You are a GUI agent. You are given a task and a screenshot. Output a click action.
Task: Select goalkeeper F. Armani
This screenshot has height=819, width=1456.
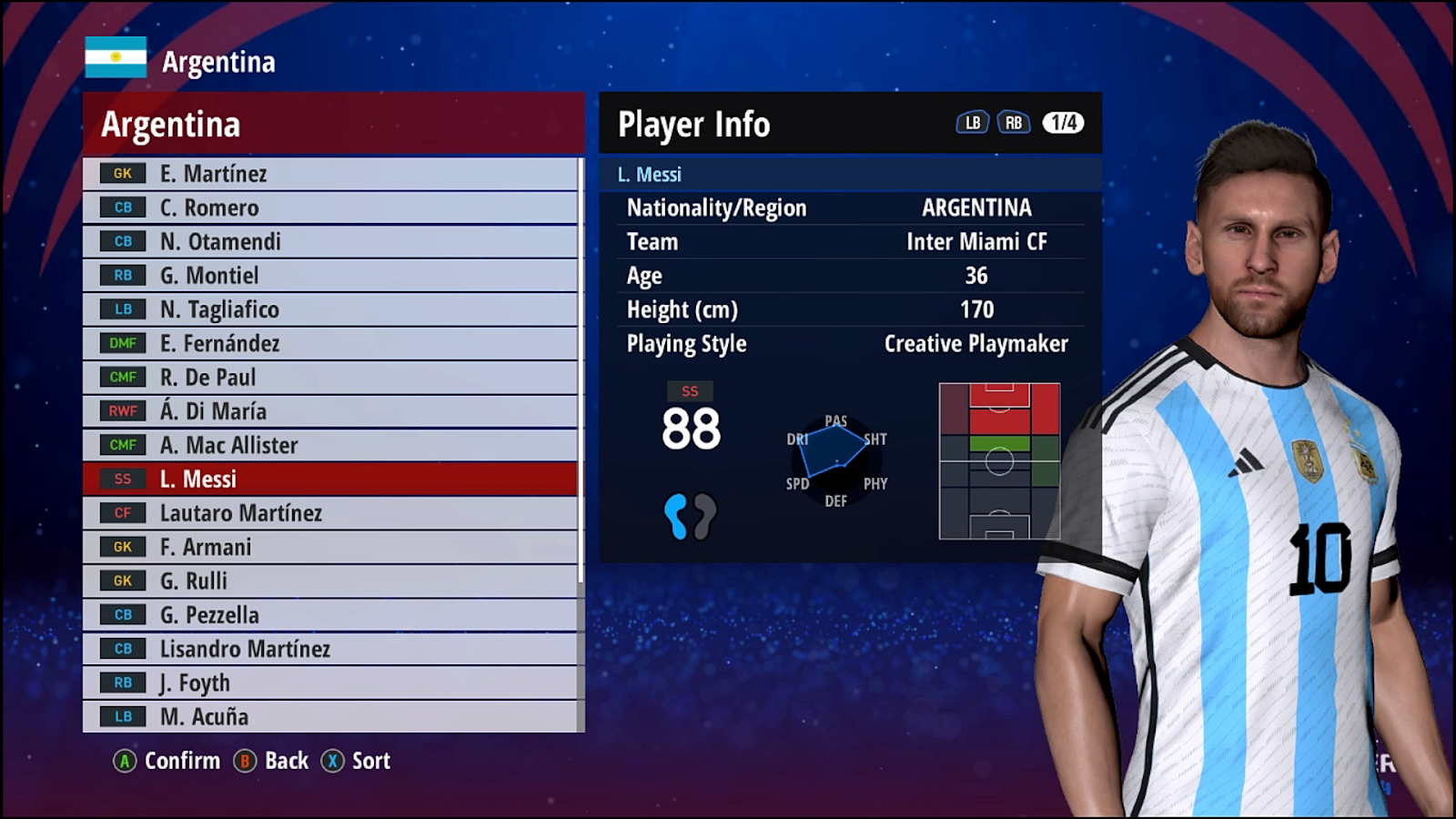pyautogui.click(x=329, y=547)
